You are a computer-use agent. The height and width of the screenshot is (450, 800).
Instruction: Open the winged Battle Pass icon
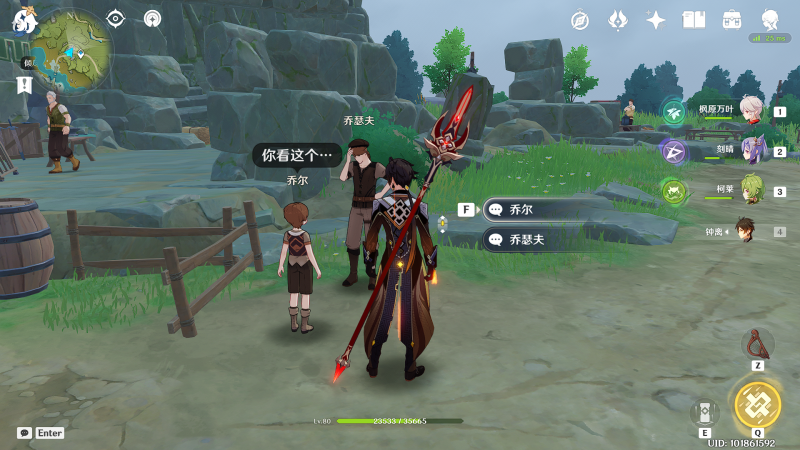[x=618, y=20]
